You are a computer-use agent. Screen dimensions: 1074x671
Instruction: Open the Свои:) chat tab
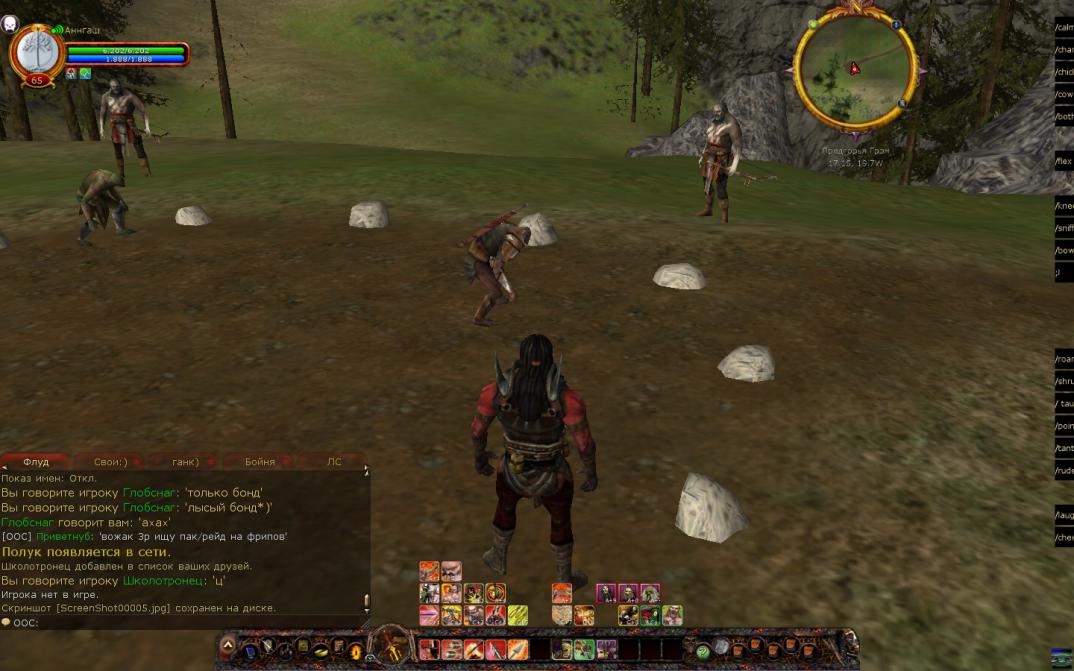110,462
